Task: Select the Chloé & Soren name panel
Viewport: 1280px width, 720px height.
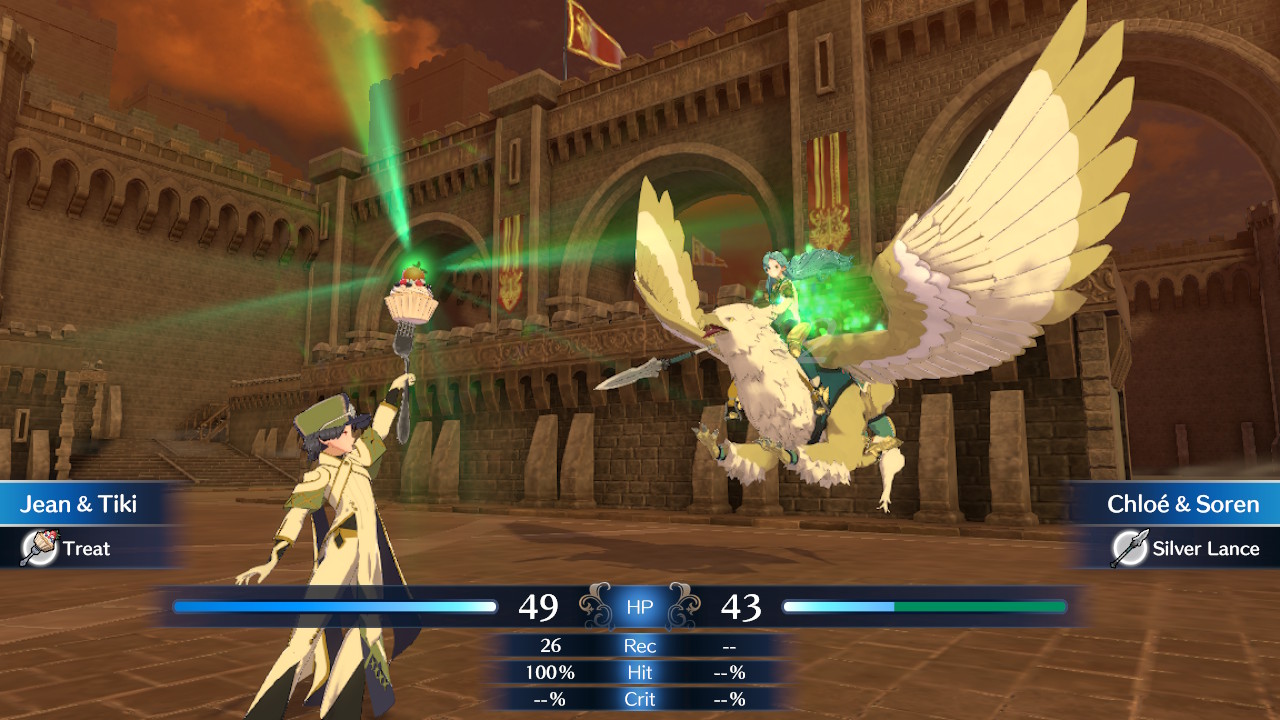Action: click(1182, 504)
